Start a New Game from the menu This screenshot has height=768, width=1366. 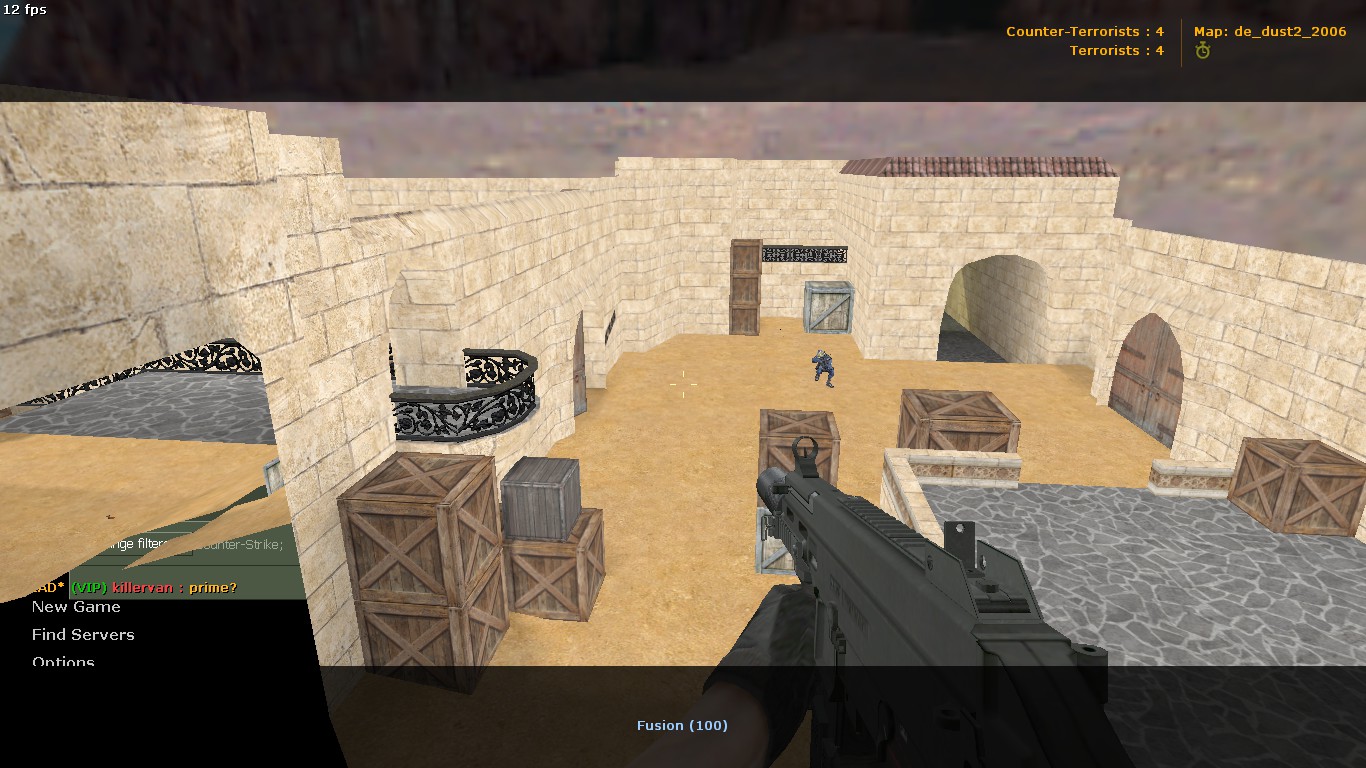coord(76,607)
